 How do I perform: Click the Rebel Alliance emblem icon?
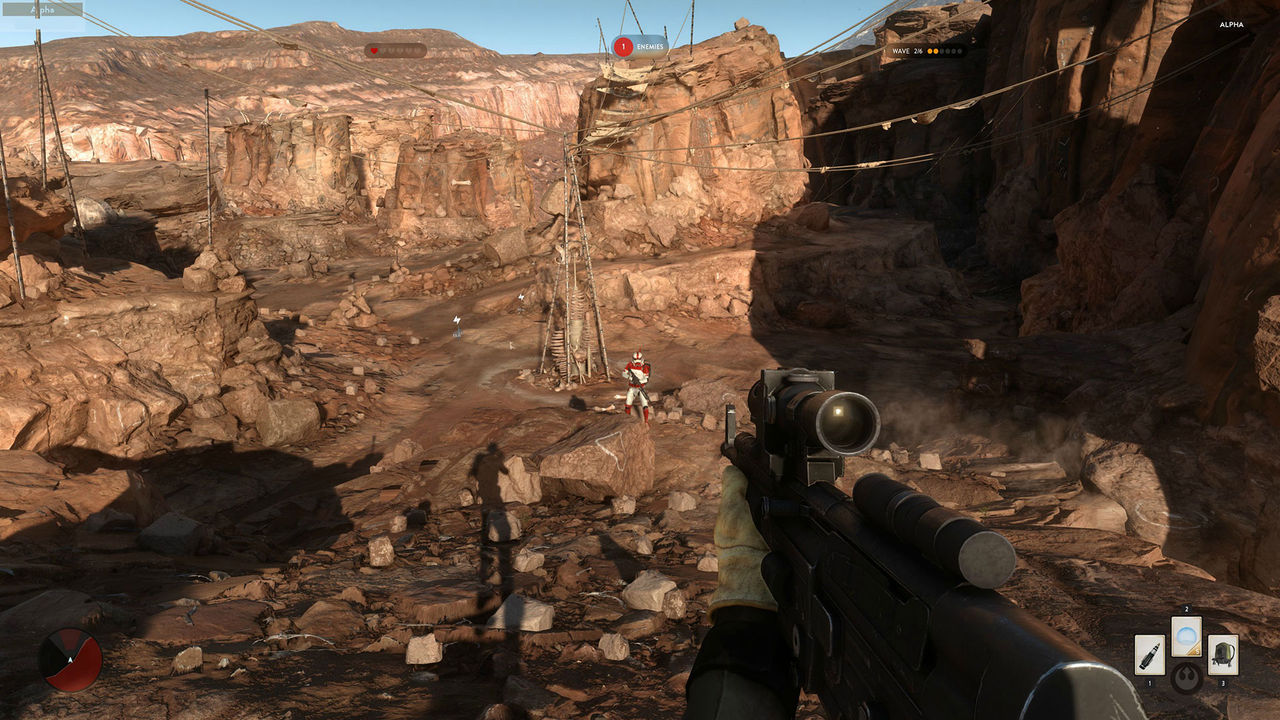pyautogui.click(x=1186, y=678)
